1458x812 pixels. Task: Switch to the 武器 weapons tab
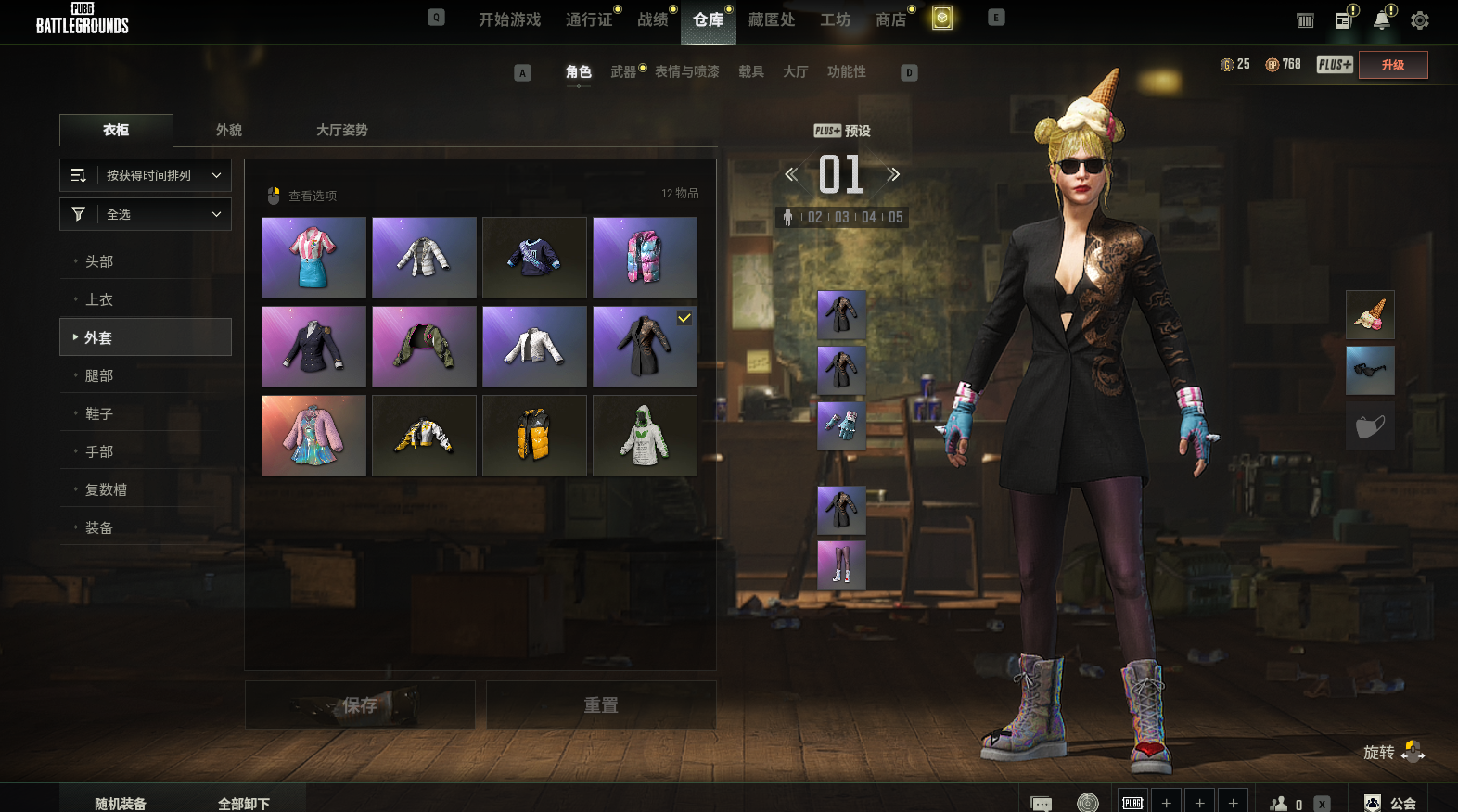coord(623,71)
